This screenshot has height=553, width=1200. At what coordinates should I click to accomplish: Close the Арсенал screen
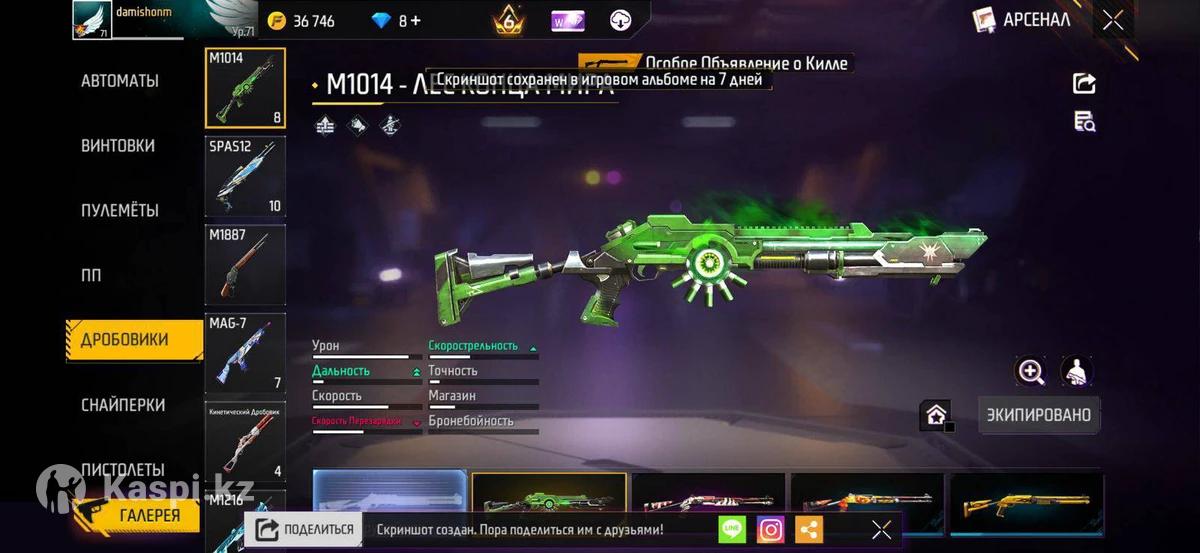coord(1113,20)
